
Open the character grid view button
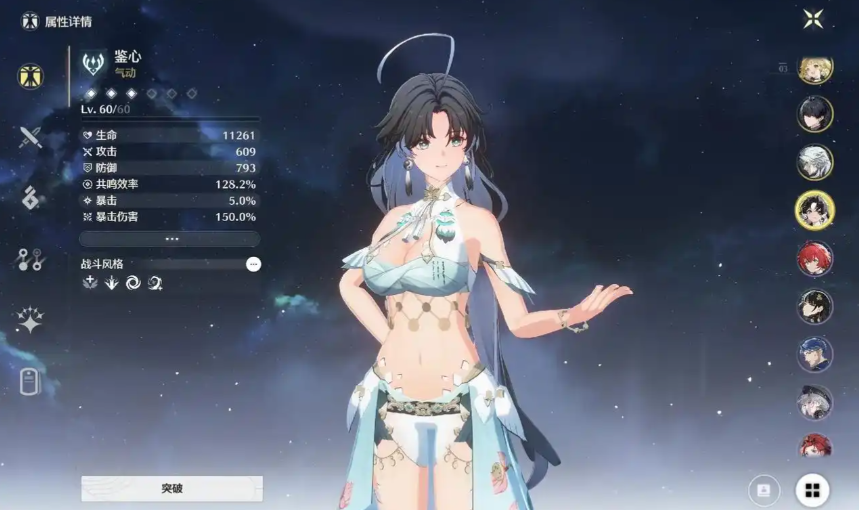(x=812, y=490)
